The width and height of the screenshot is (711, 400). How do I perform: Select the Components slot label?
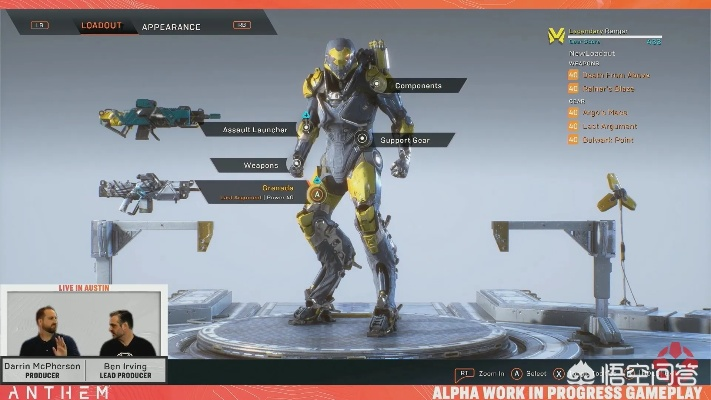[x=418, y=86]
